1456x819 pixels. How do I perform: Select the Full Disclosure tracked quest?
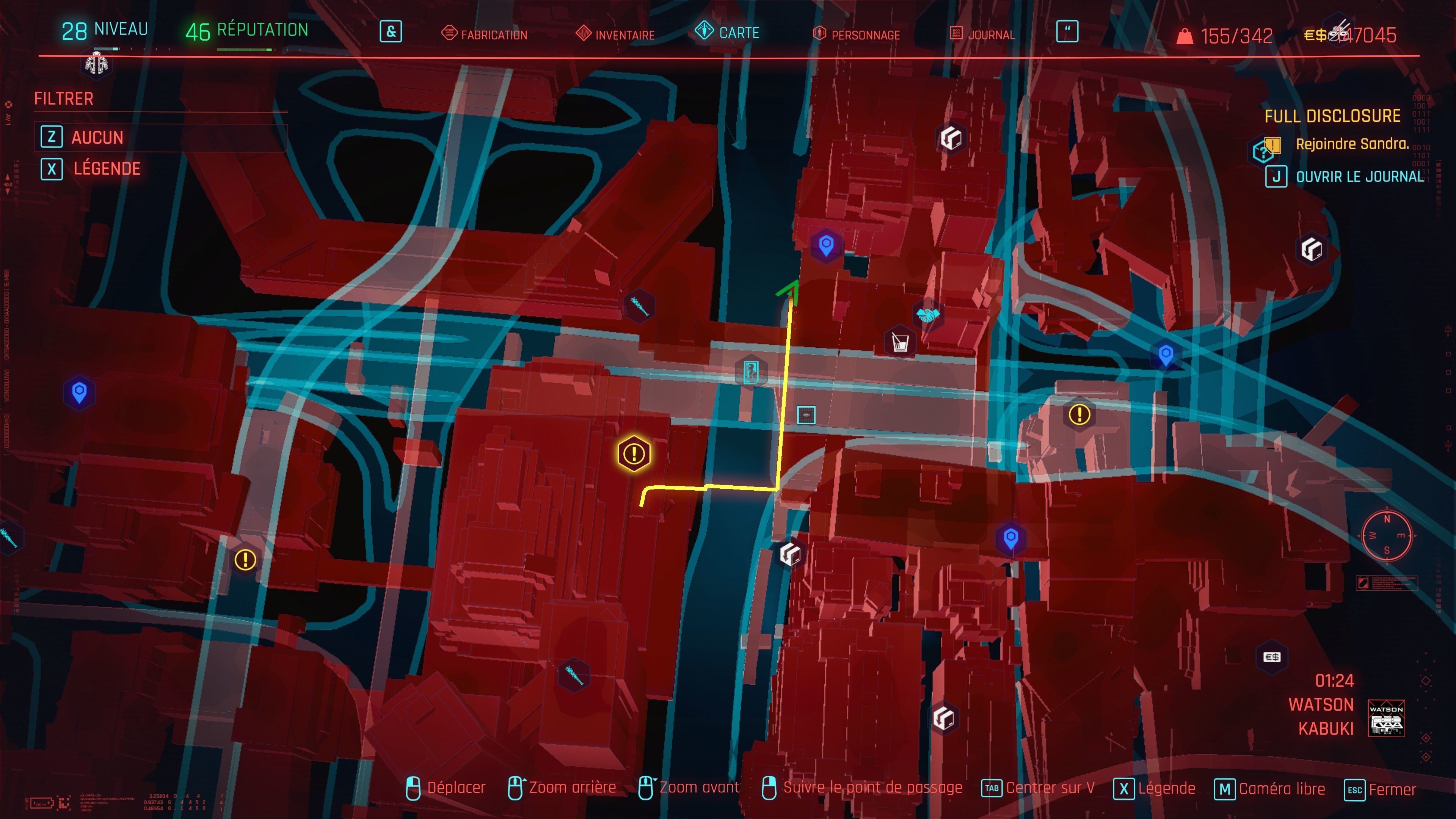pos(1332,116)
